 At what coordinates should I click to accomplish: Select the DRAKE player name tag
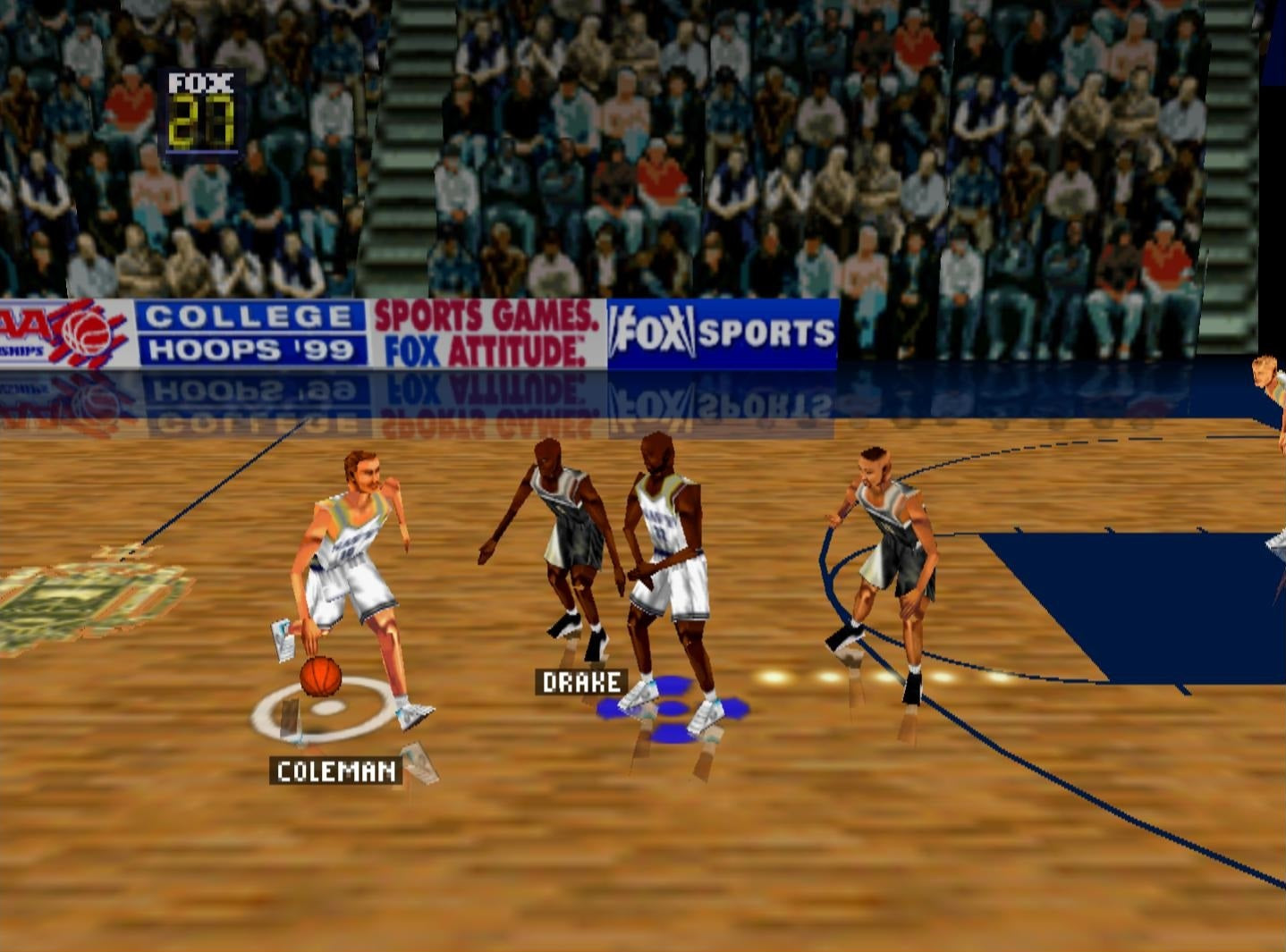(581, 682)
